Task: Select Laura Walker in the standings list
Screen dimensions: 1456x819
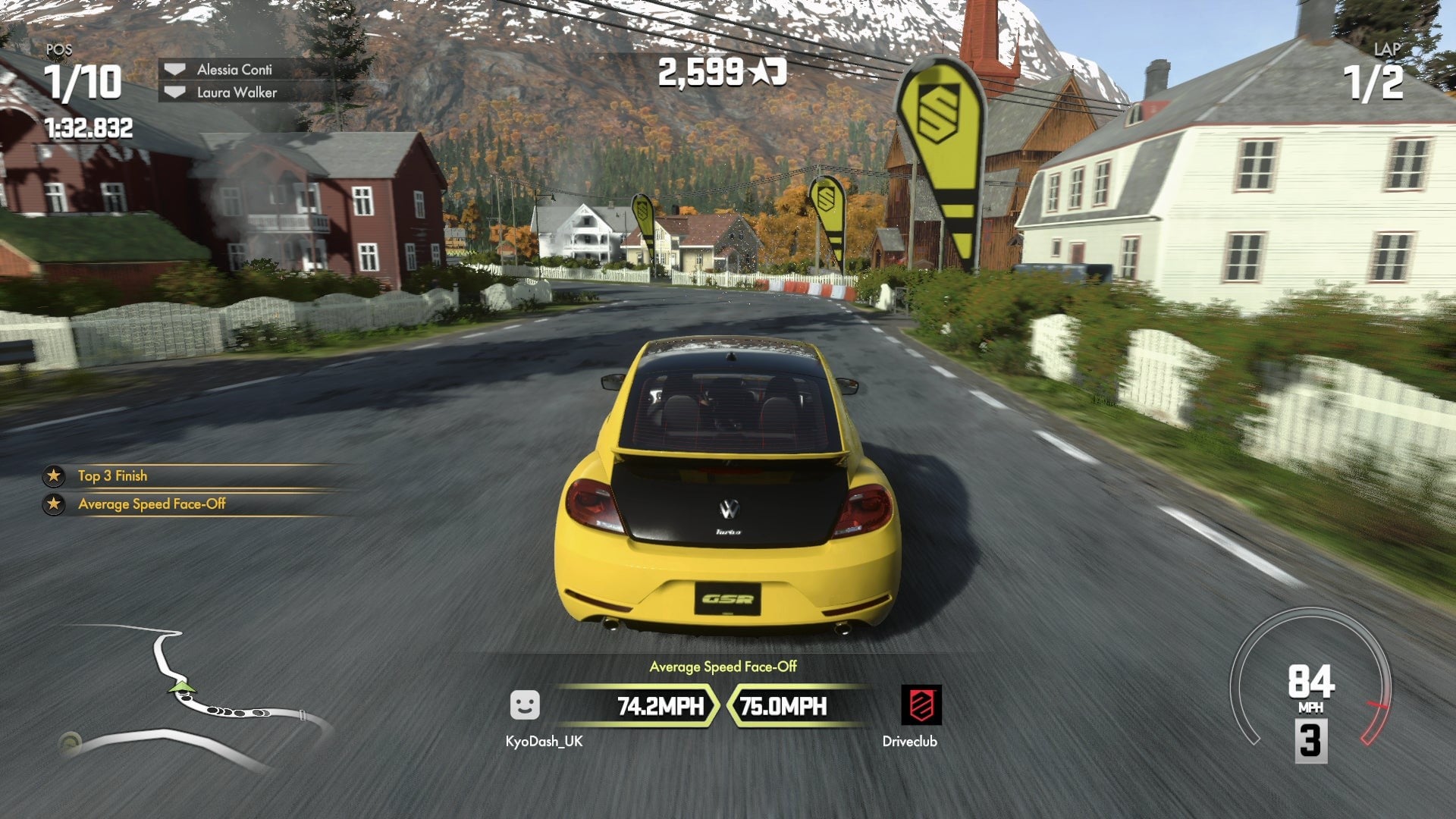Action: pos(237,93)
